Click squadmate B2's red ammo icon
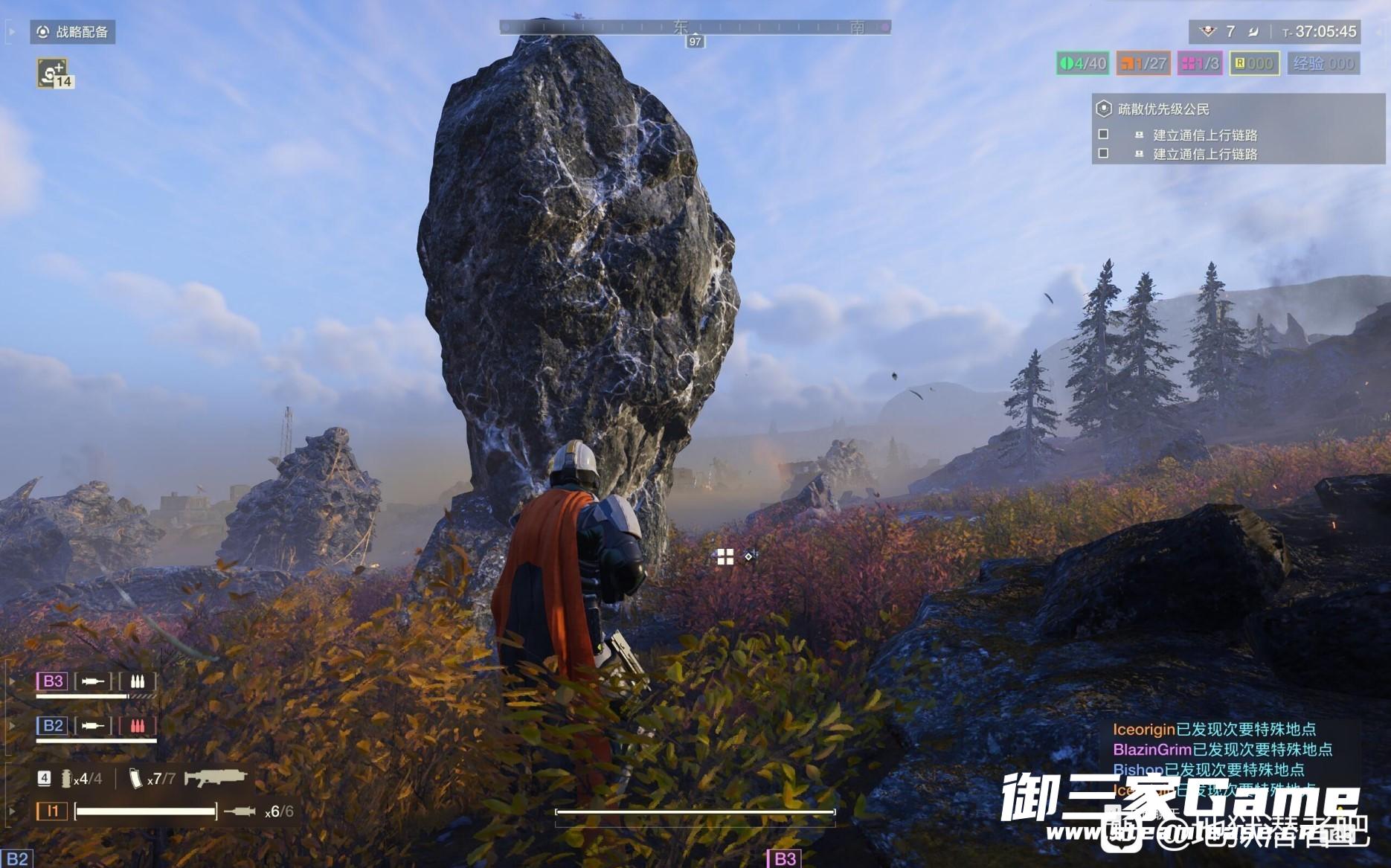Viewport: 1391px width, 868px height. pos(138,725)
